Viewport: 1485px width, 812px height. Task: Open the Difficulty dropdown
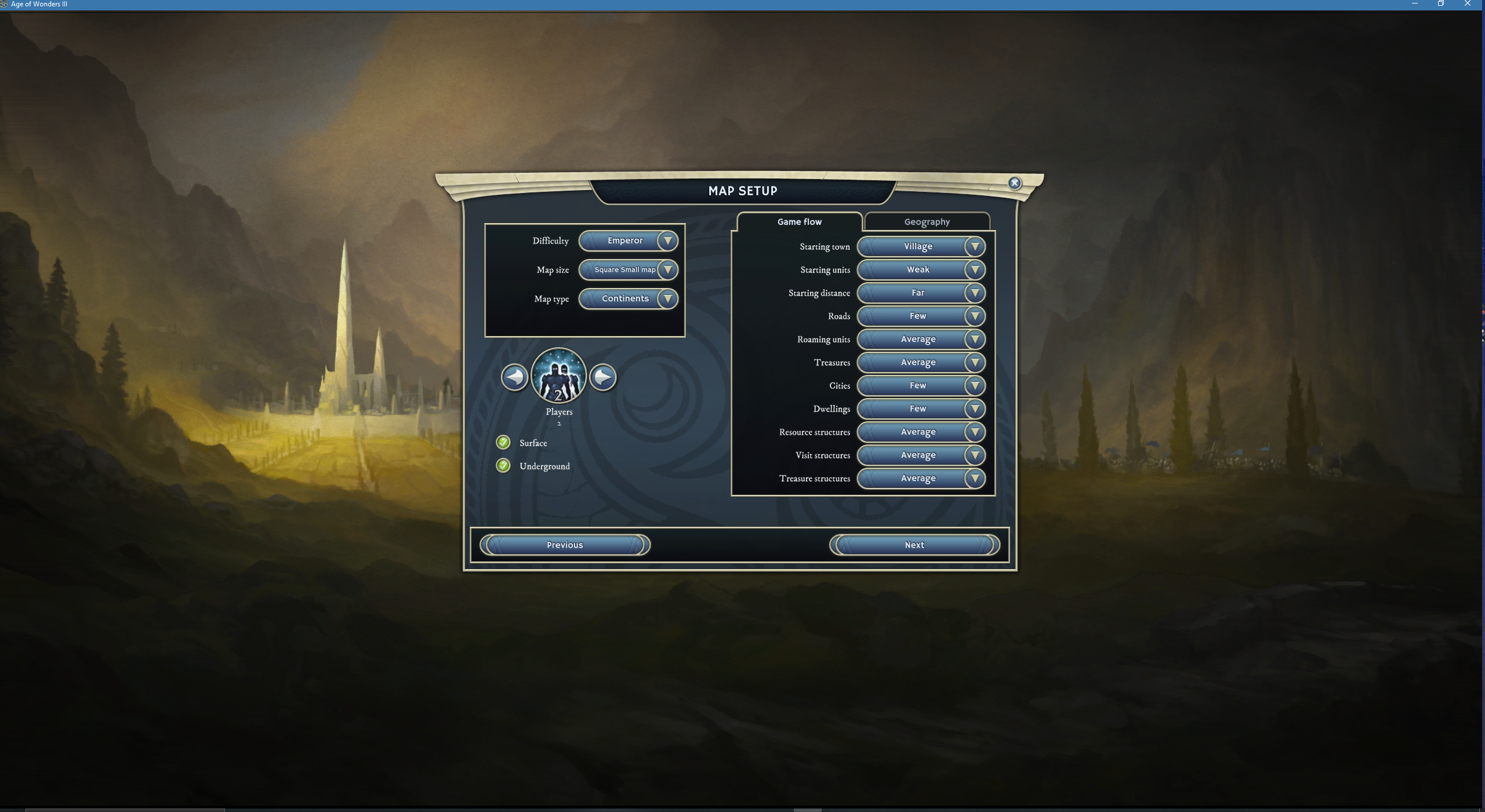tap(629, 241)
